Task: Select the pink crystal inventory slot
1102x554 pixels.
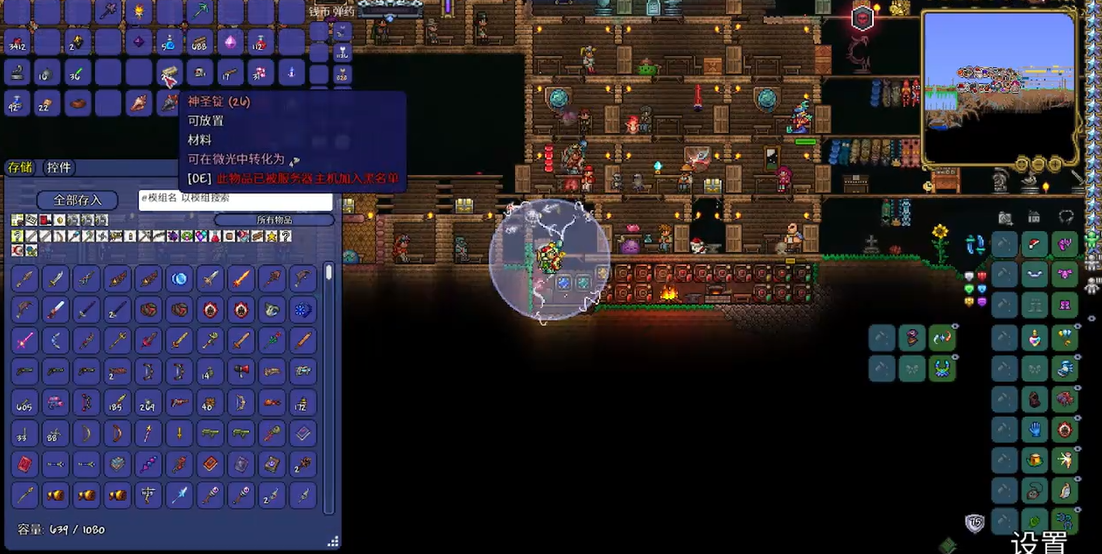Action: coord(232,42)
